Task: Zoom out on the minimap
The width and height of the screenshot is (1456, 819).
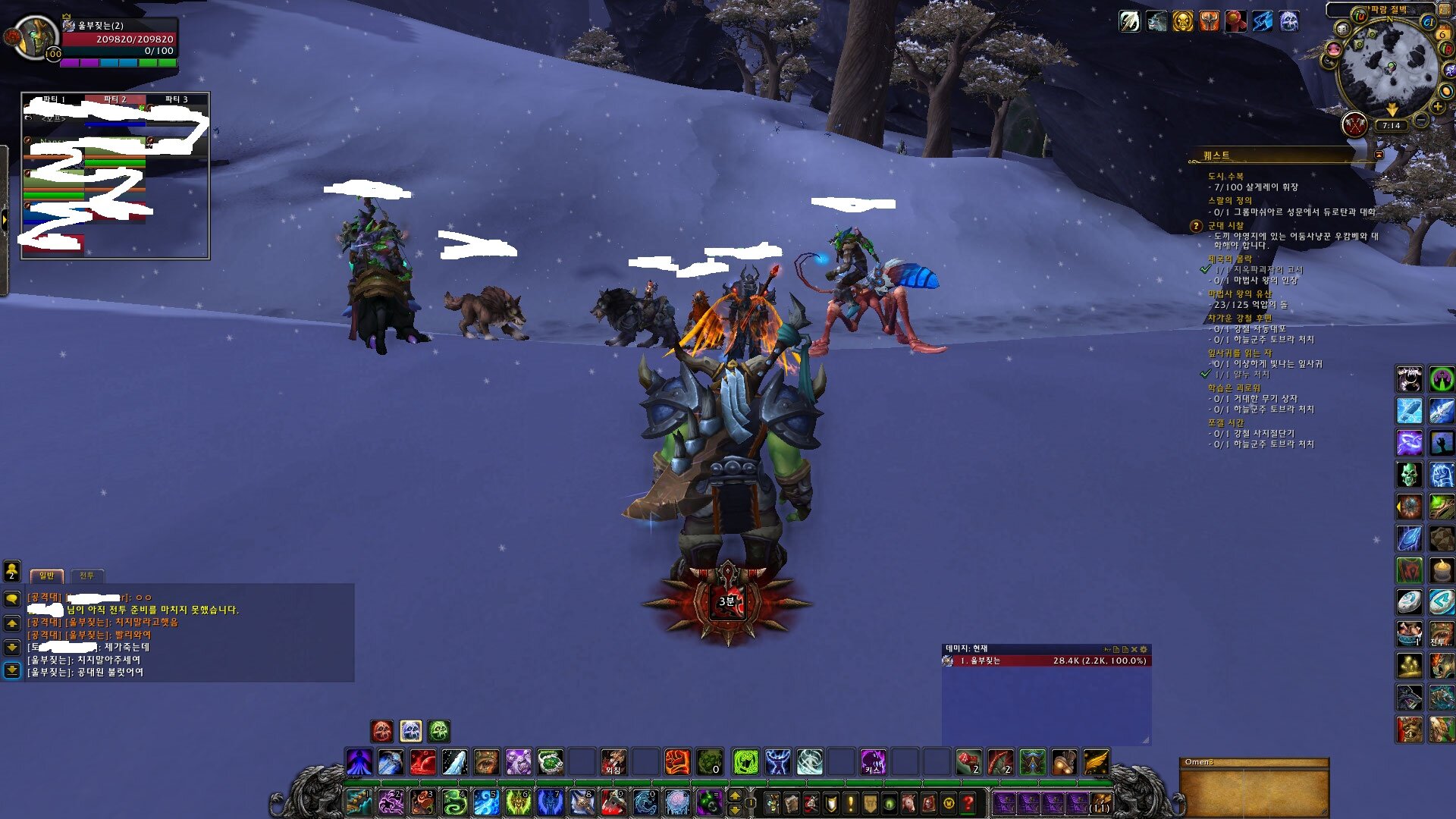Action: [1421, 121]
